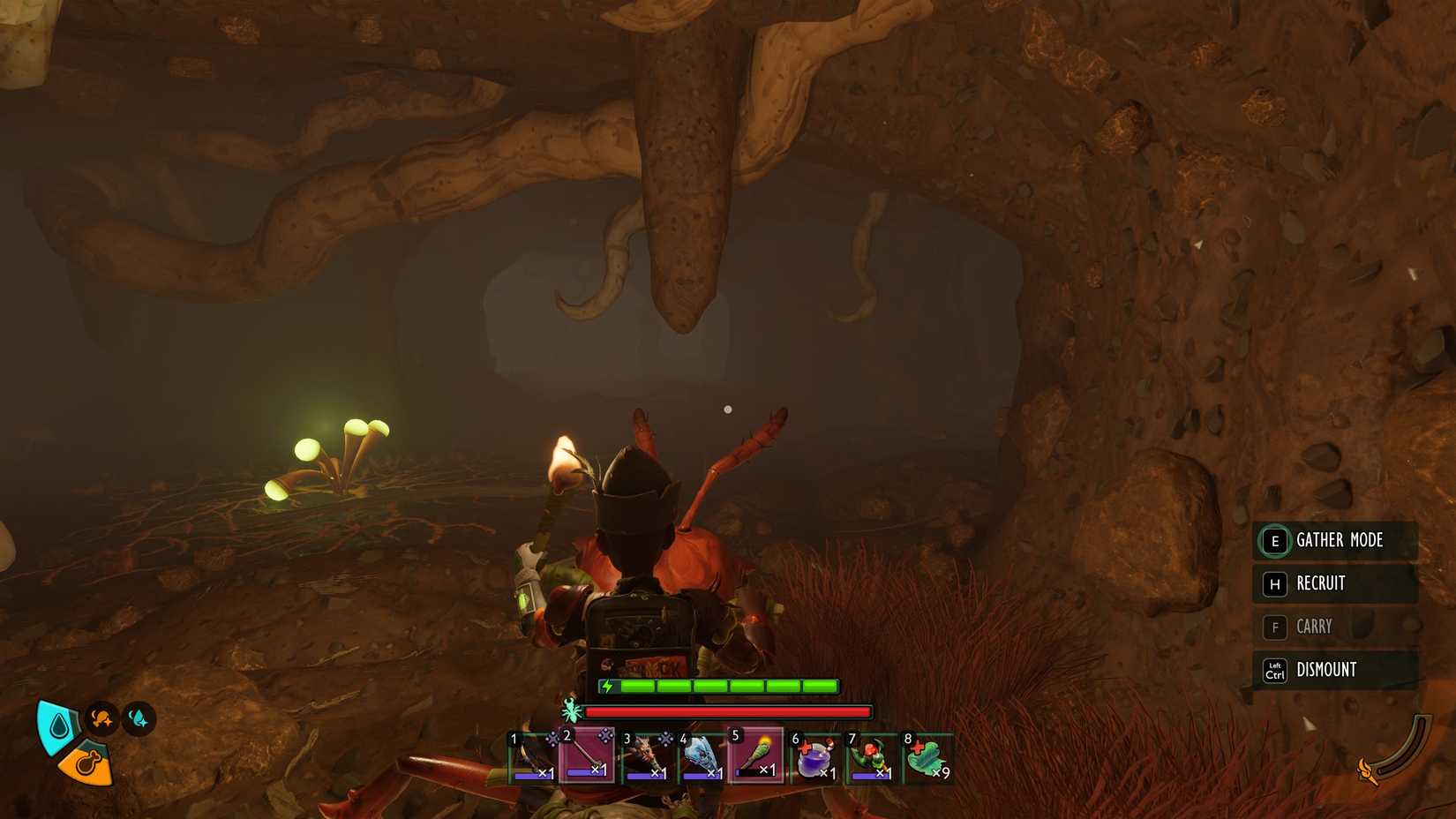
Task: Click the red ant health bar
Action: click(x=724, y=710)
